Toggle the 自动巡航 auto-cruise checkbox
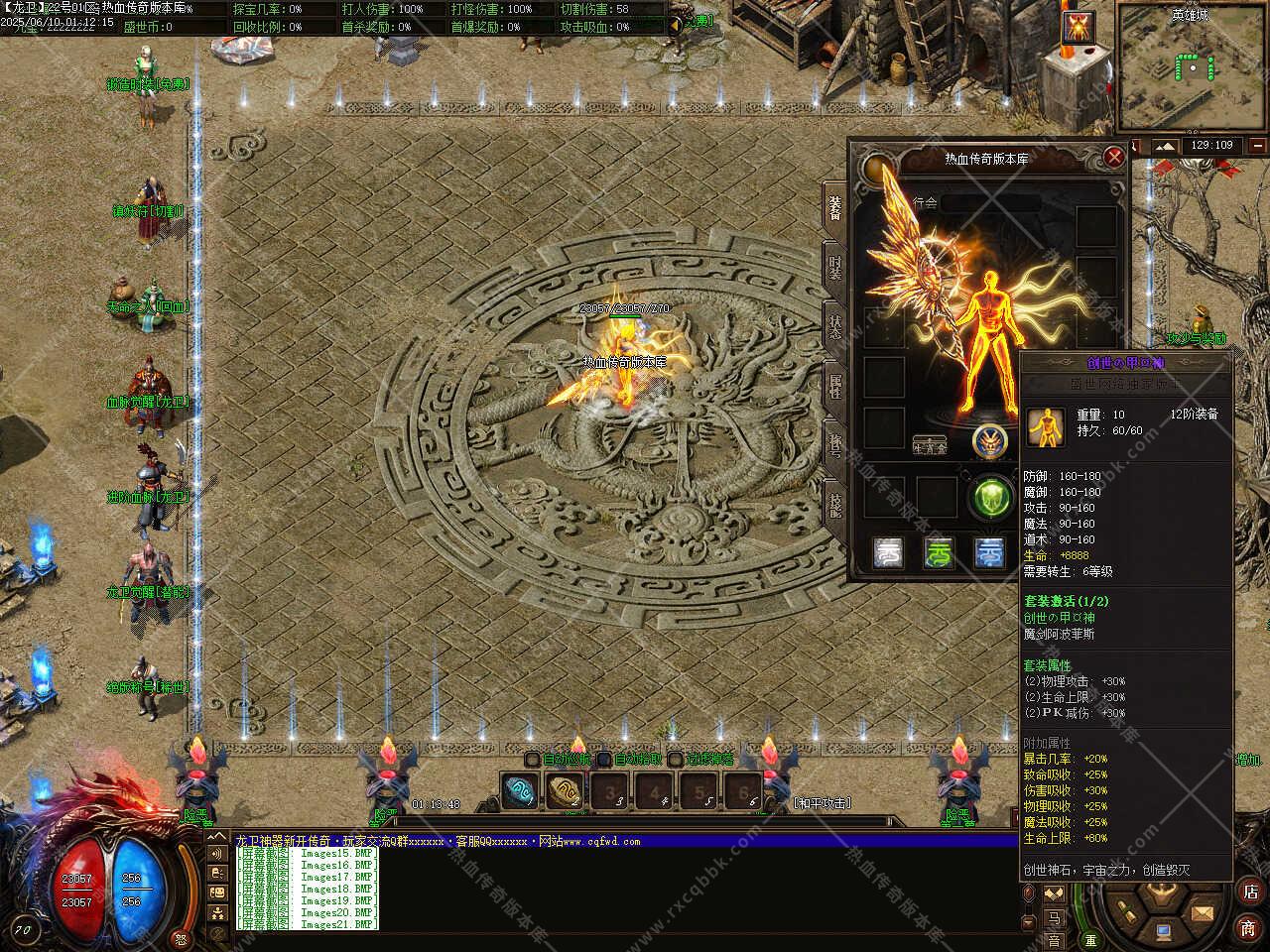Viewport: 1270px width, 952px height. point(533,760)
